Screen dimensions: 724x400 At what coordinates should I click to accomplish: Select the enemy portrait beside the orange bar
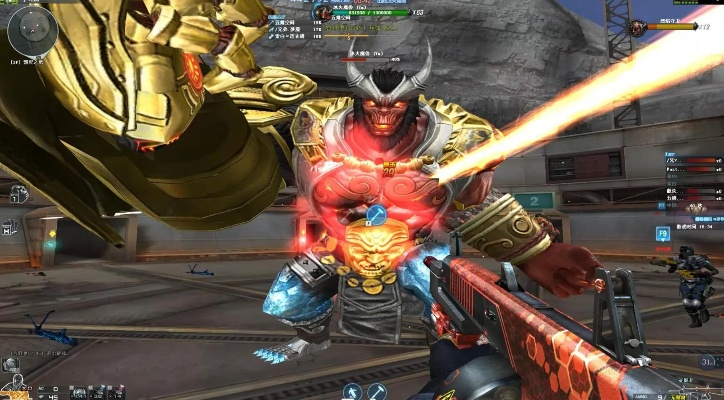click(x=638, y=26)
